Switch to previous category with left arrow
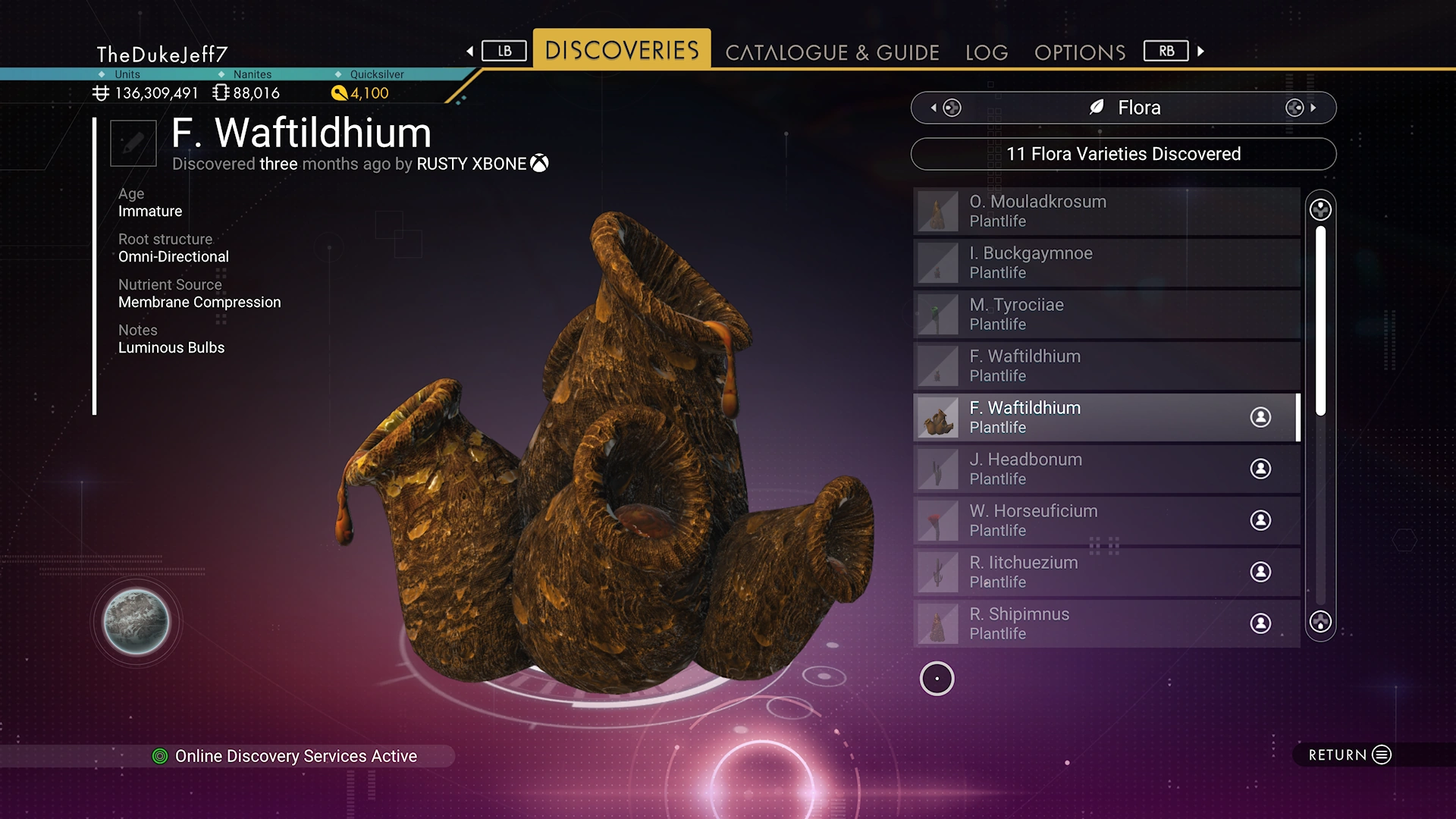1456x819 pixels. 934,108
